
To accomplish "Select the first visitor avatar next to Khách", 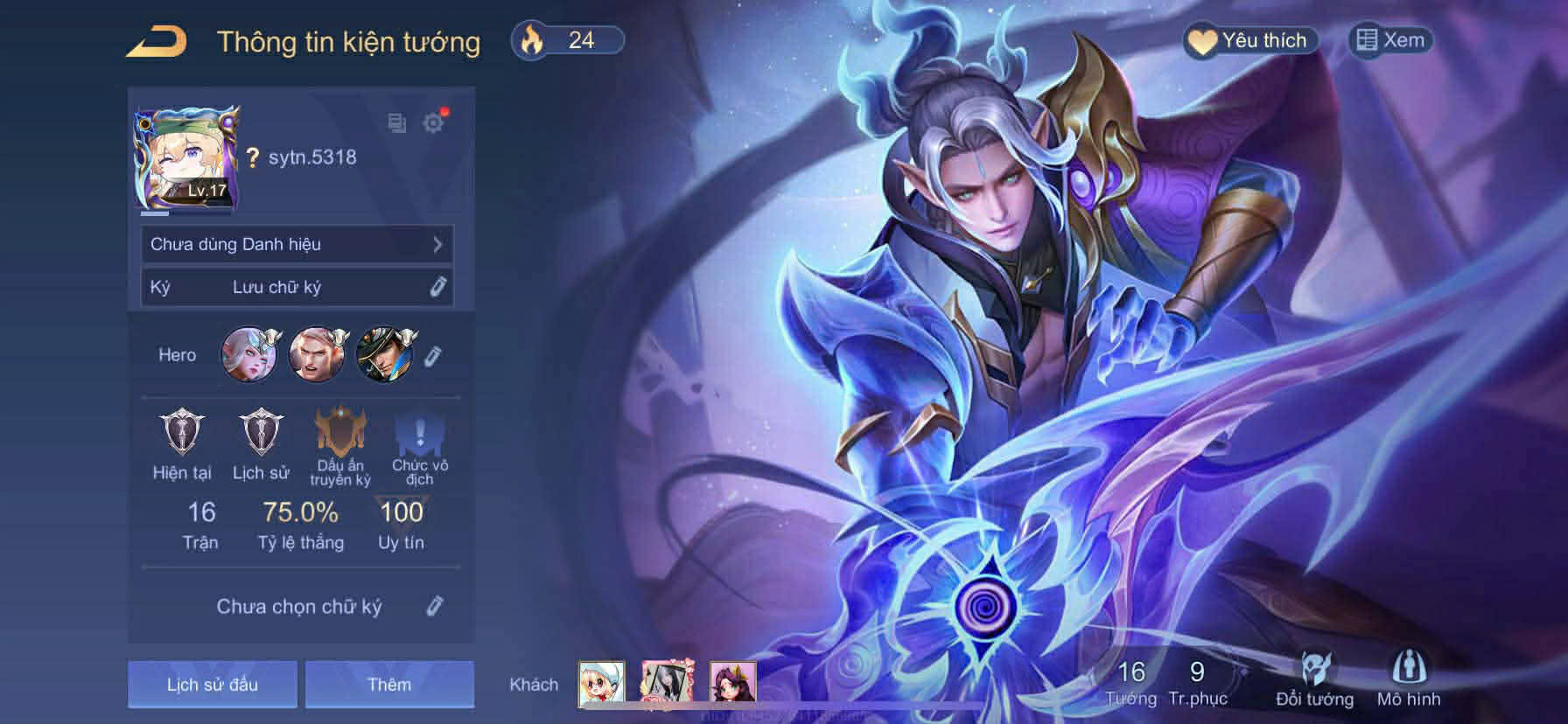I will click(x=601, y=684).
